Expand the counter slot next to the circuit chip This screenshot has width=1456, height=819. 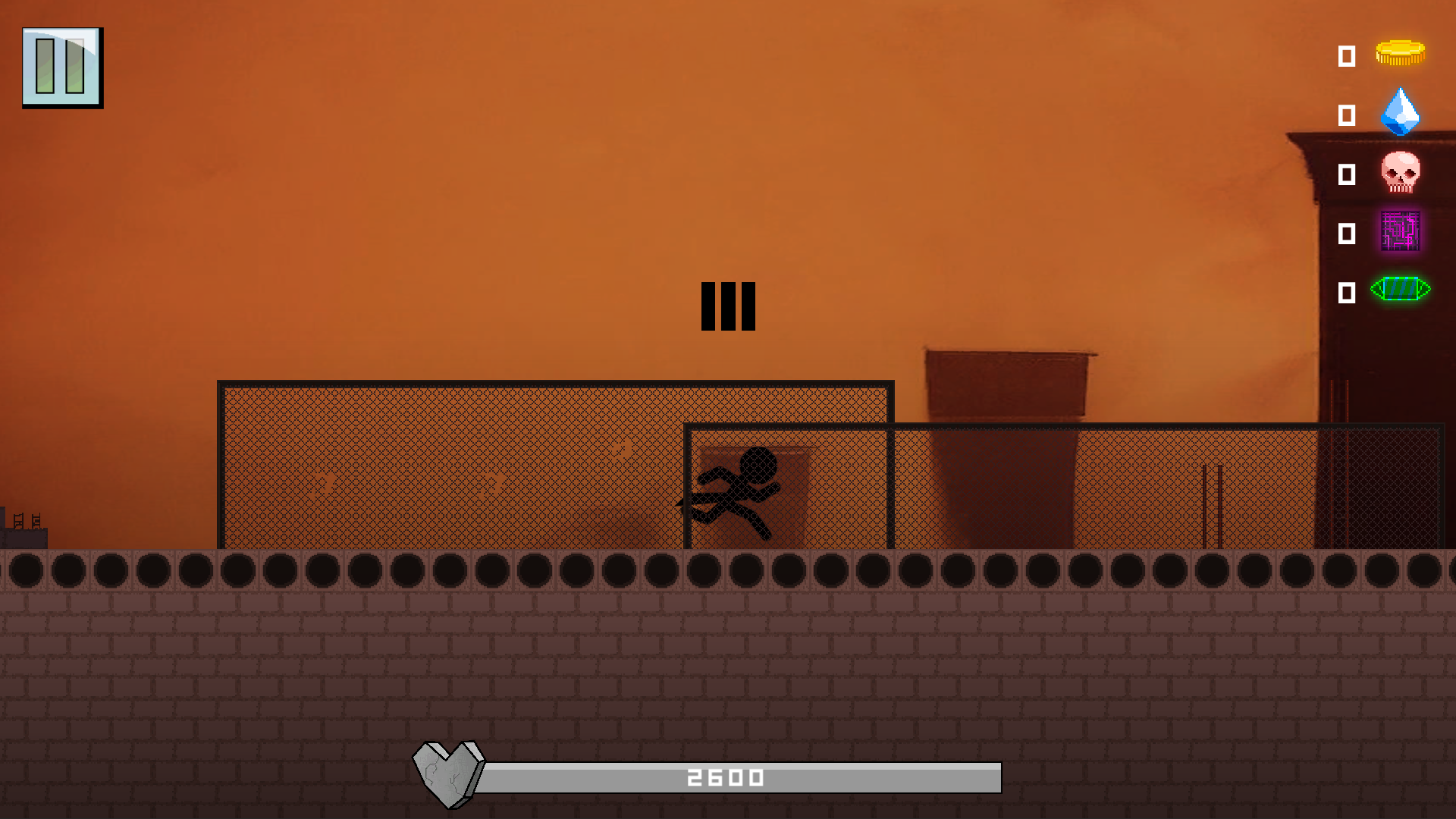(1347, 235)
